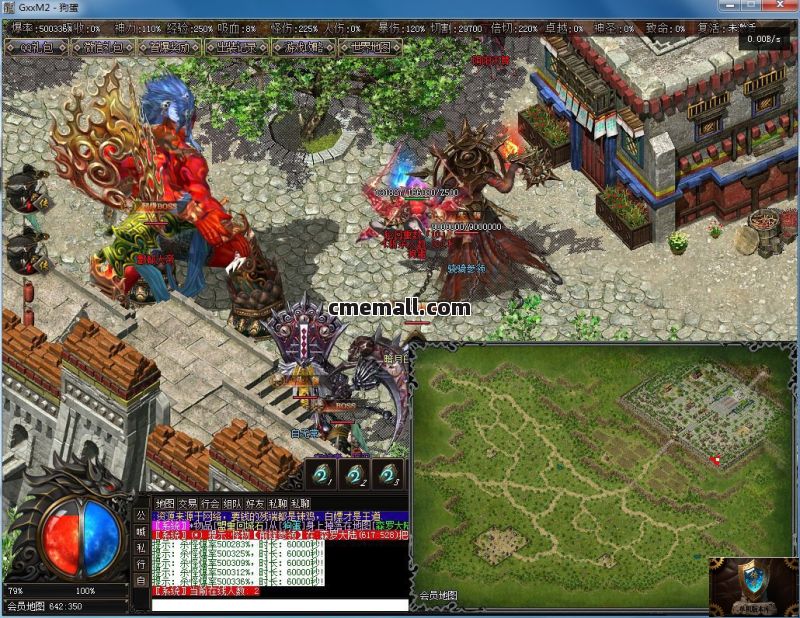Click the chat text input box

(x=280, y=605)
